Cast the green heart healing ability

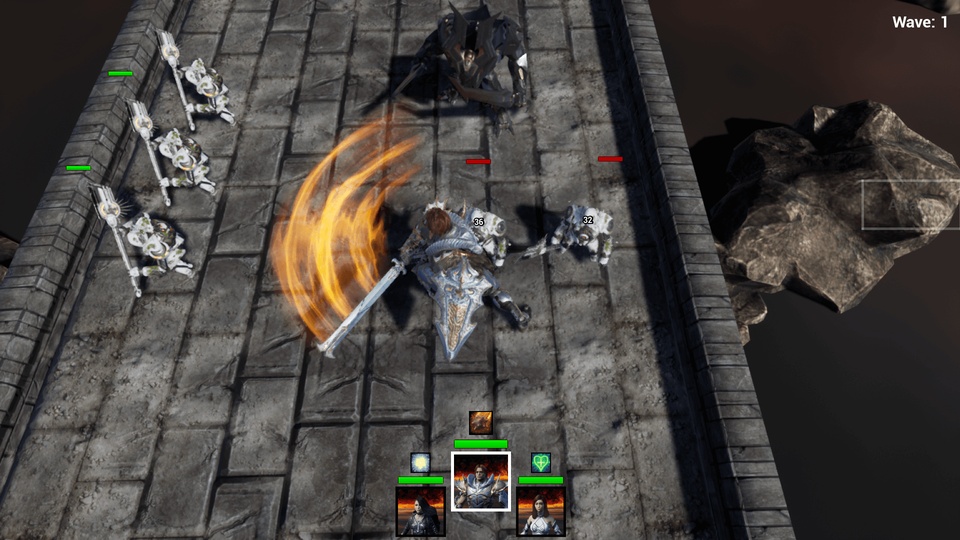click(x=541, y=463)
